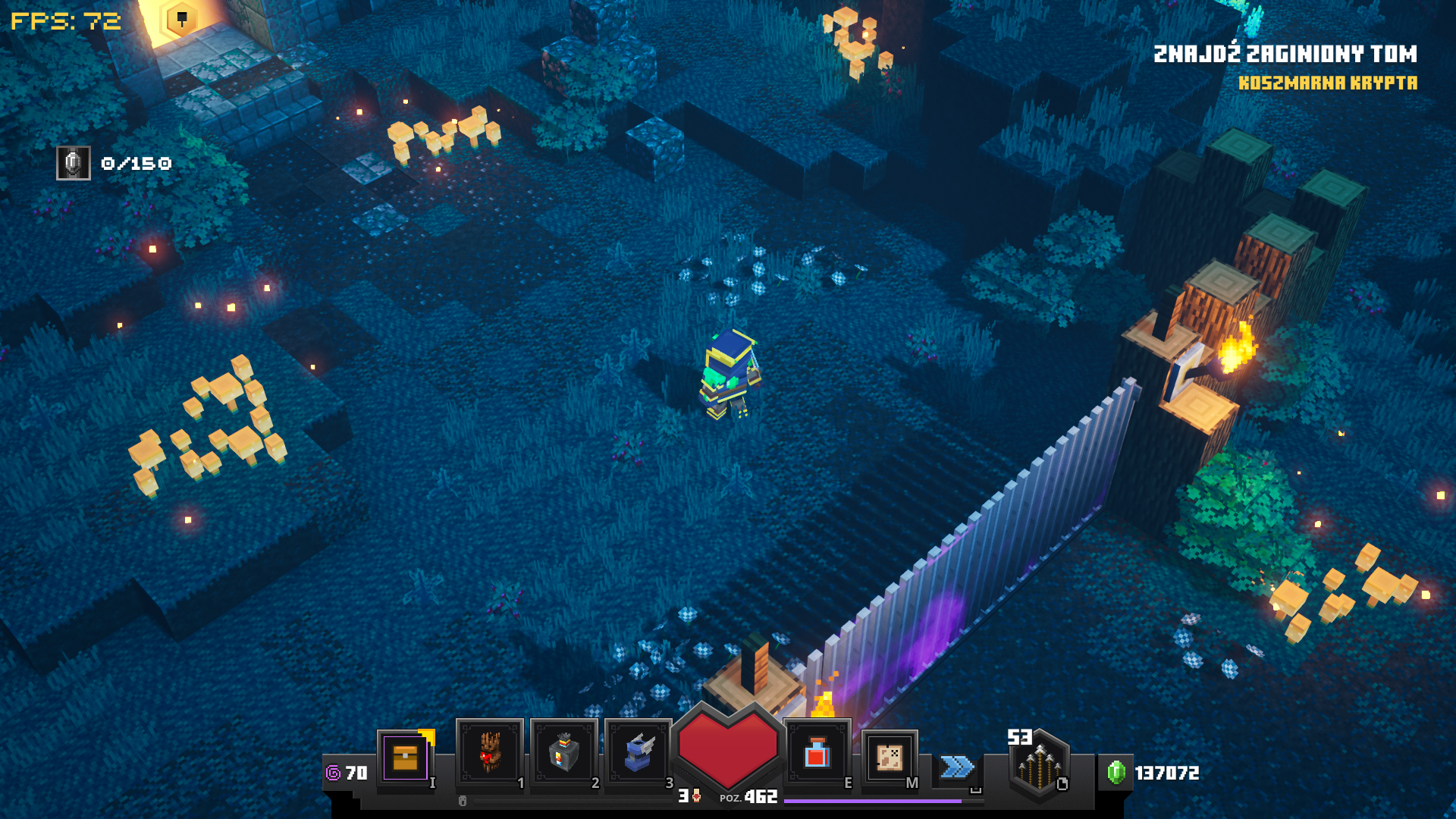Open the inventory chest icon

click(x=405, y=757)
